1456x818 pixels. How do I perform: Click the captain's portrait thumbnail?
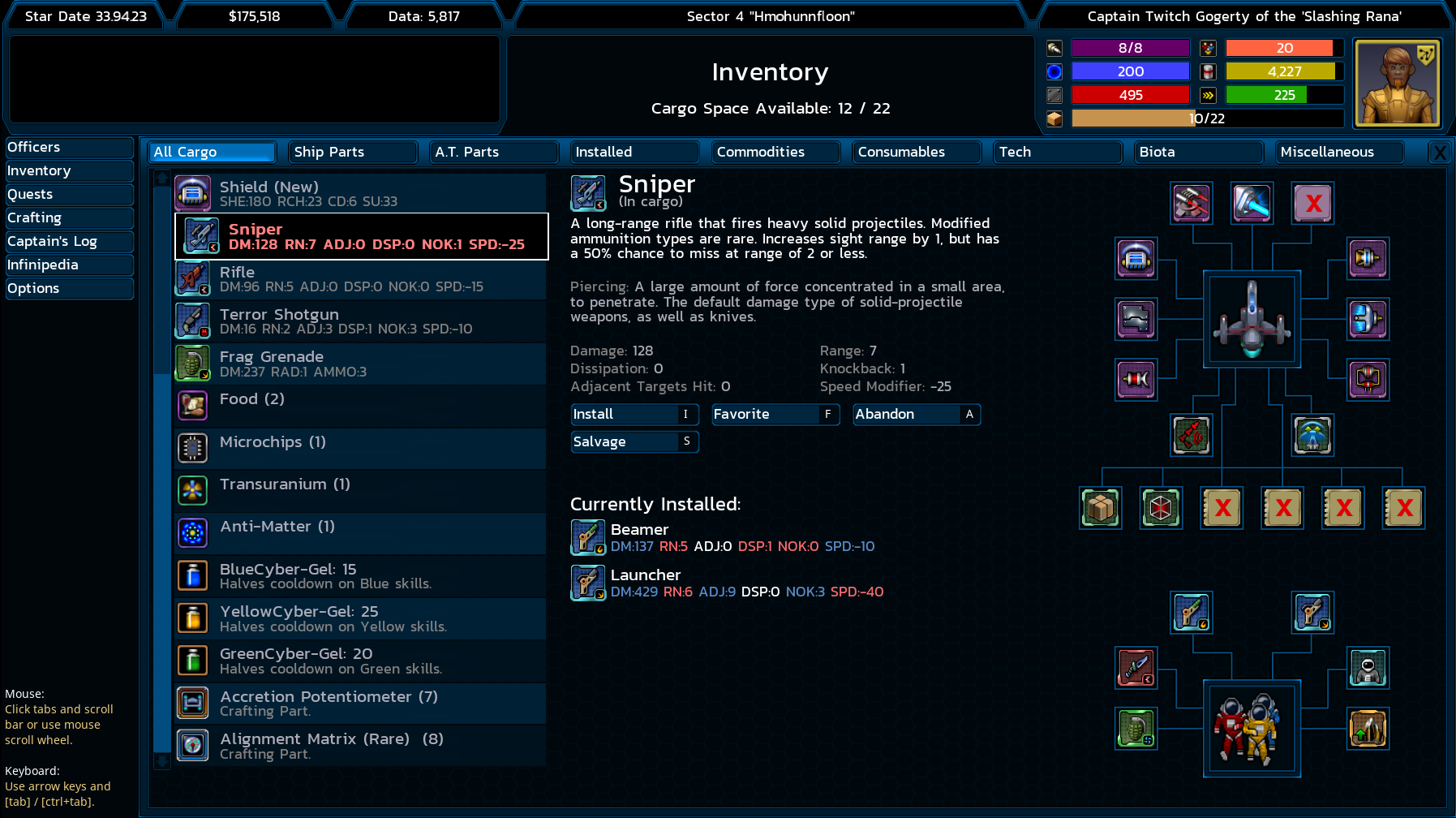pyautogui.click(x=1397, y=82)
